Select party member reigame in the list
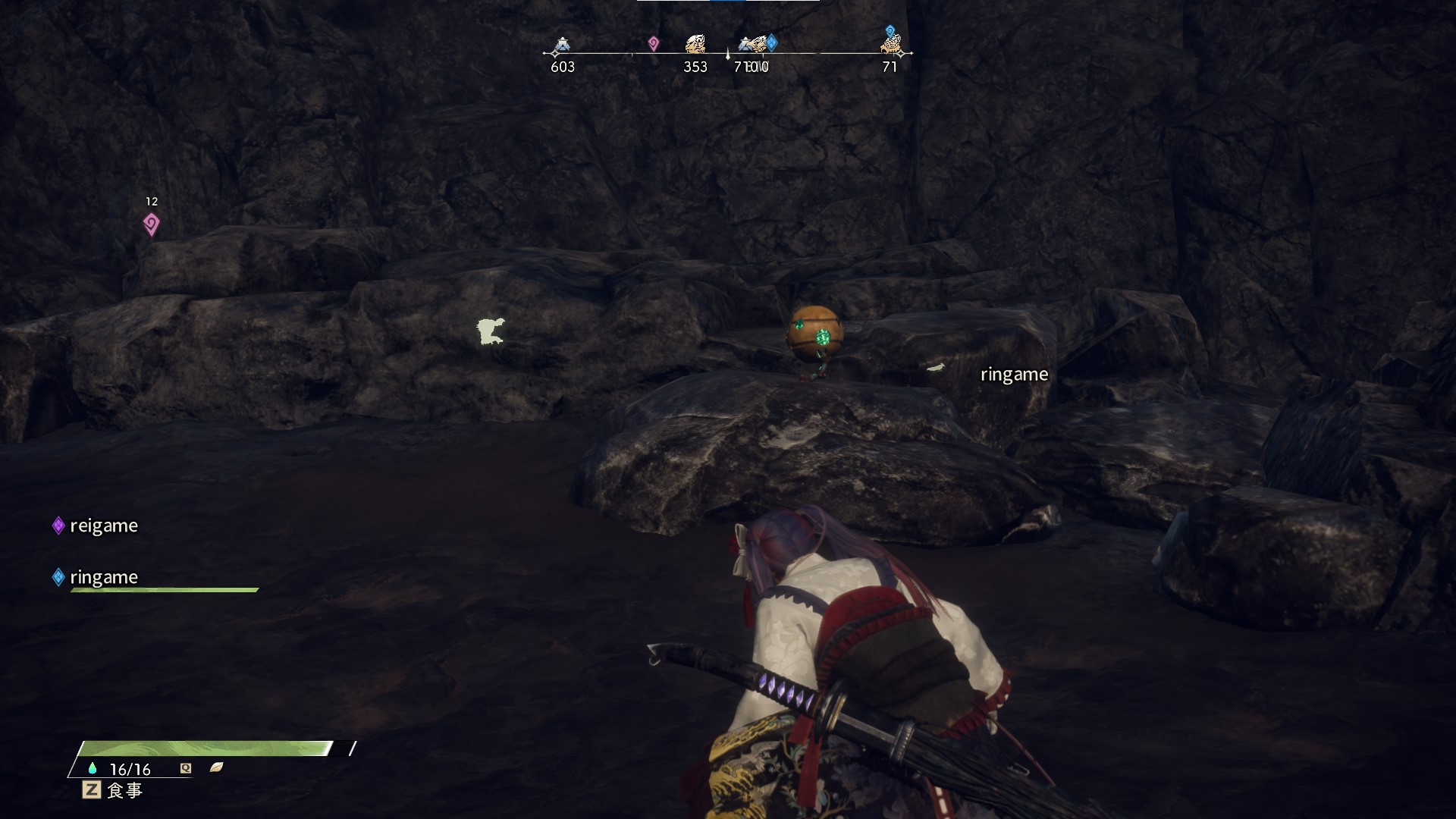 [x=103, y=526]
